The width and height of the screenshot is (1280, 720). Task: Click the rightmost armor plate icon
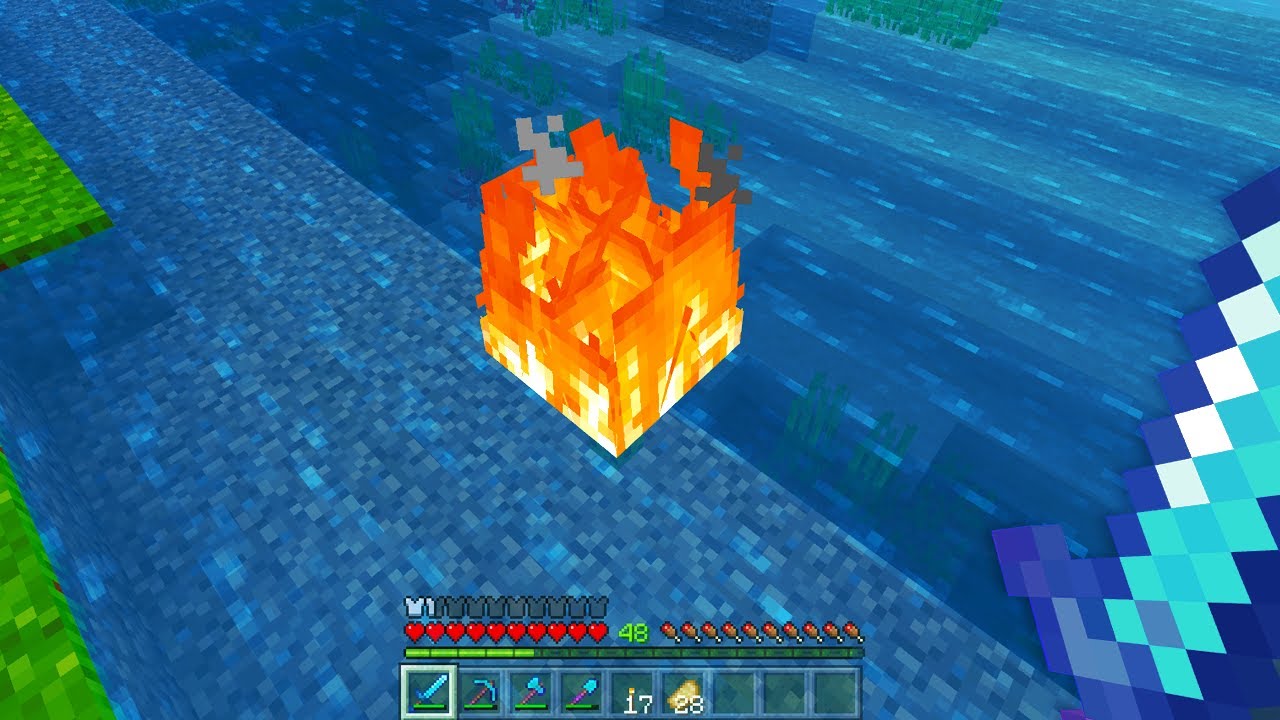click(x=599, y=606)
